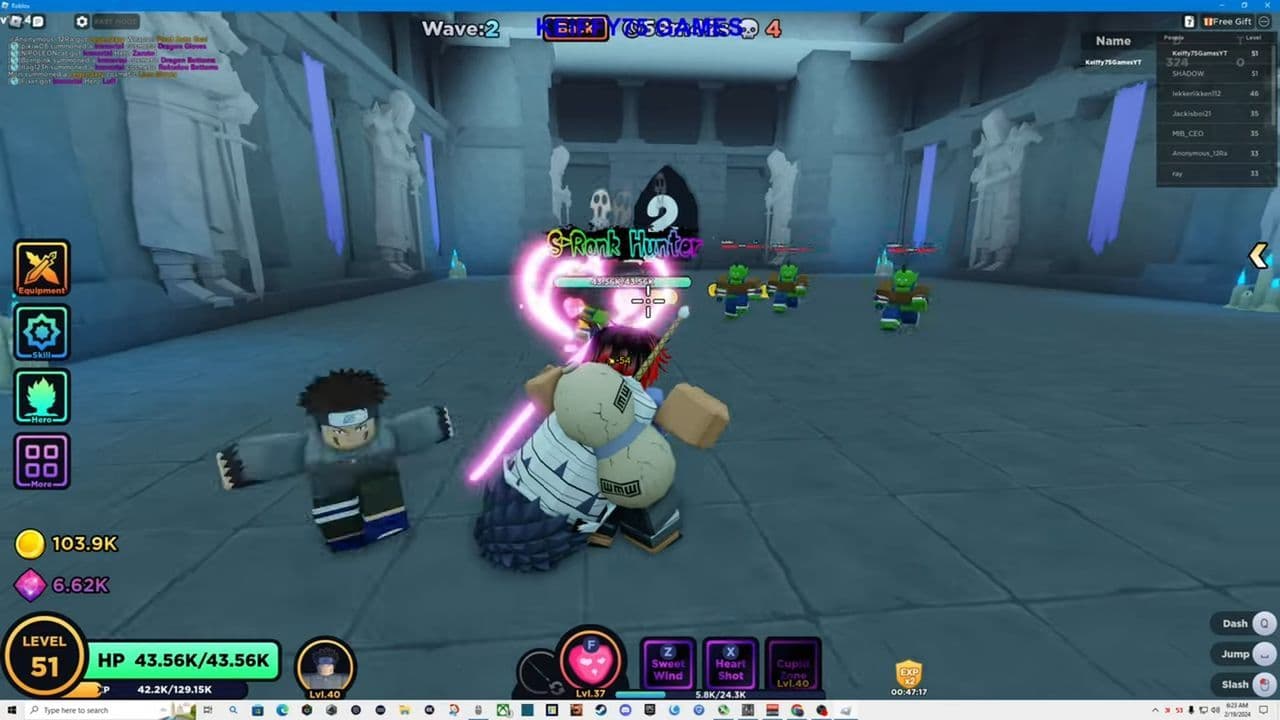
Task: Expand the Roblox menu logo
Action: click(15, 21)
